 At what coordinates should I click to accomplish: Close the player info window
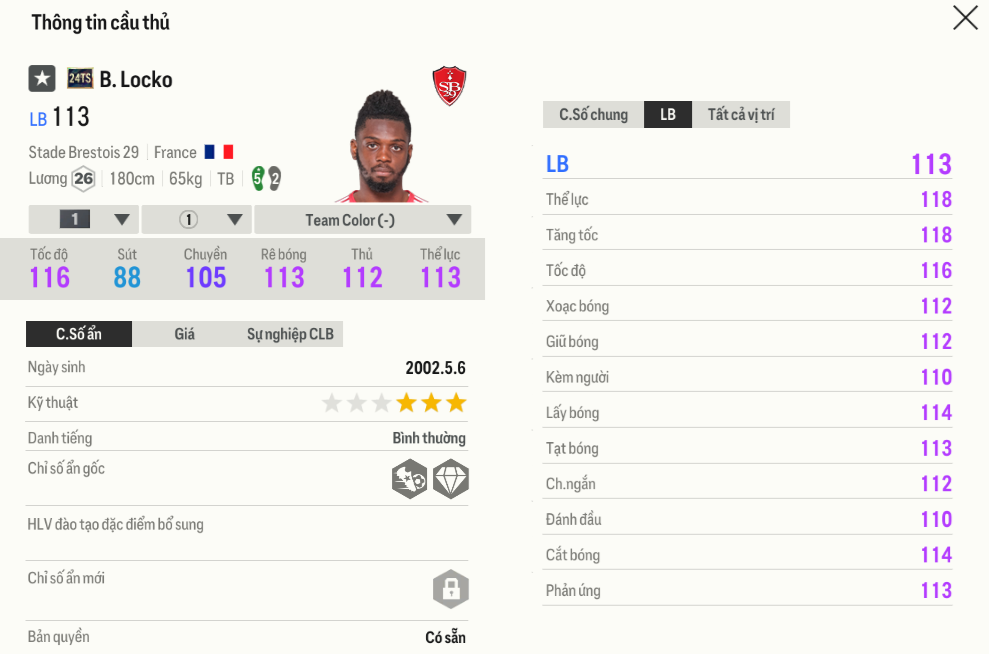[965, 18]
